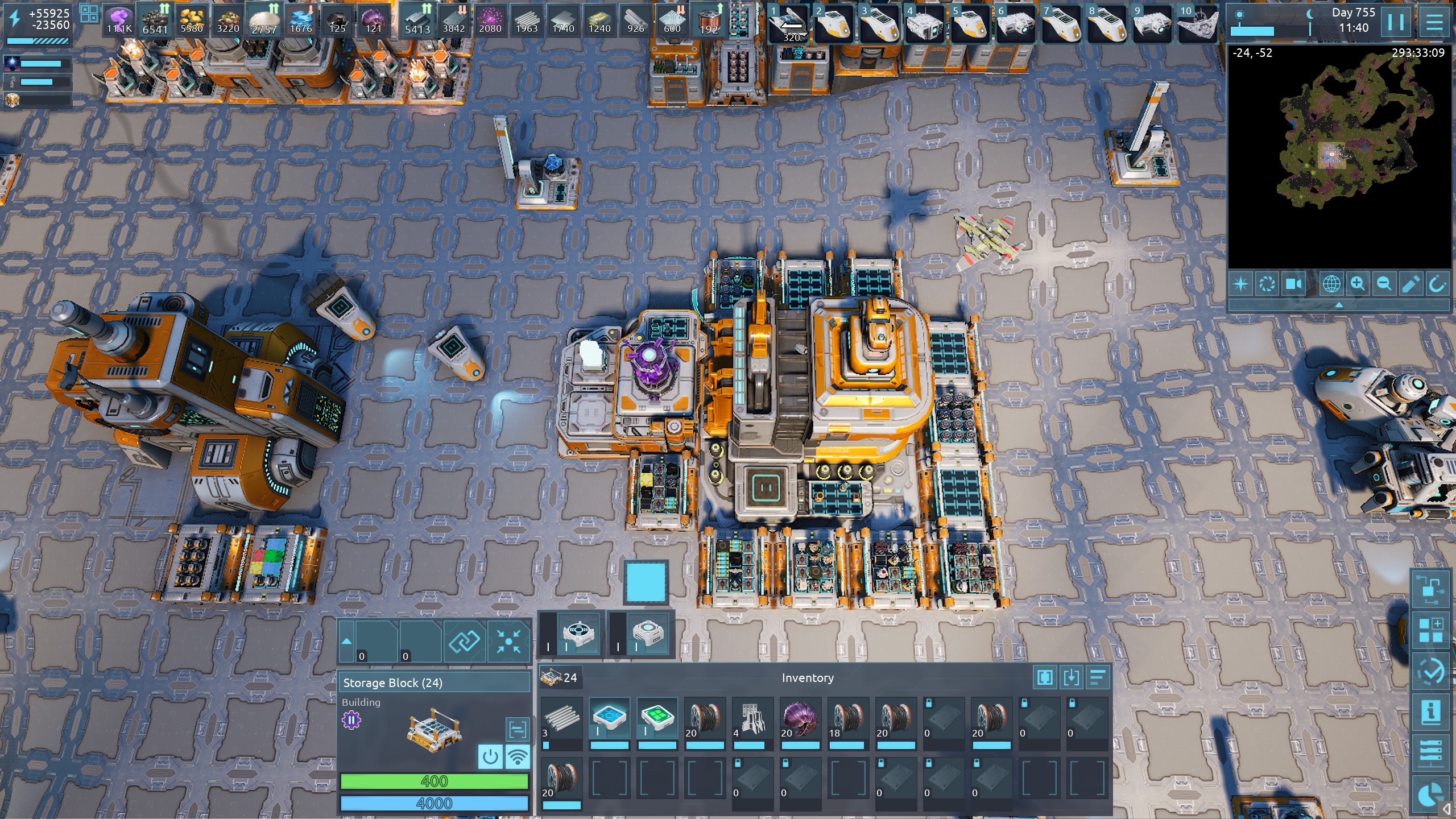
Task: Open the pie chart statistics panel
Action: click(x=1430, y=795)
